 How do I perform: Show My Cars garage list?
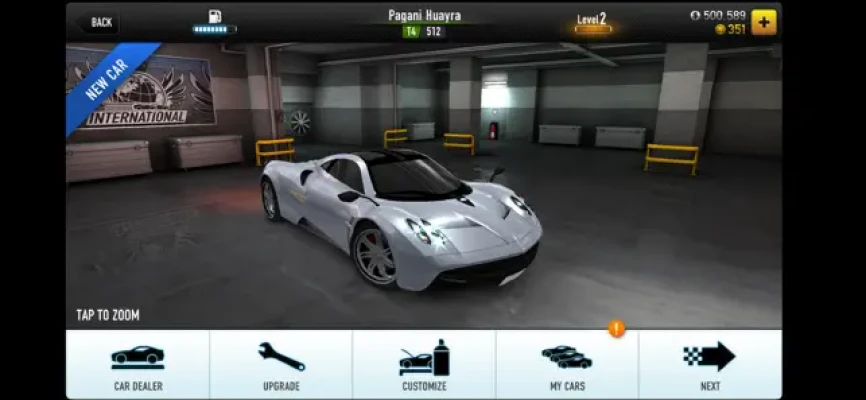567,364
